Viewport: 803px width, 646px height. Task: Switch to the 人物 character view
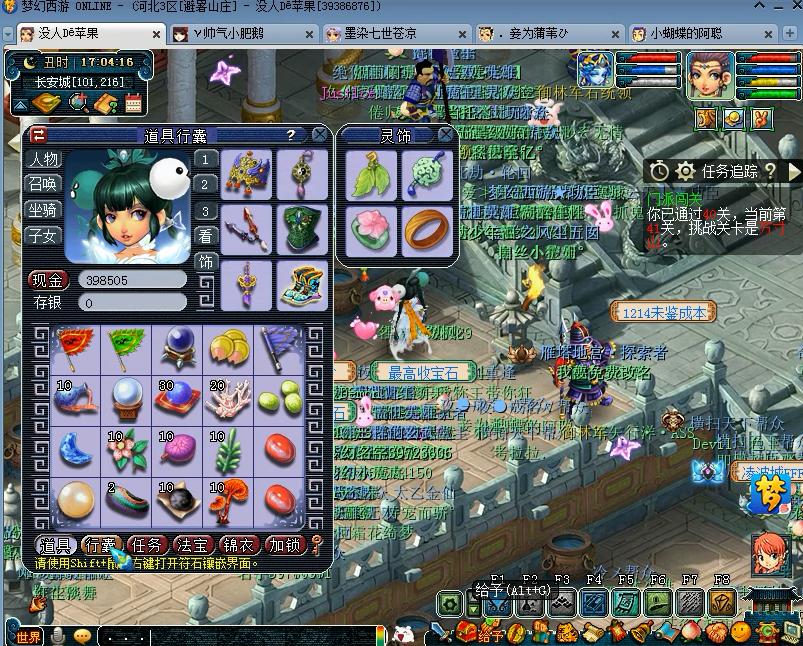click(43, 159)
